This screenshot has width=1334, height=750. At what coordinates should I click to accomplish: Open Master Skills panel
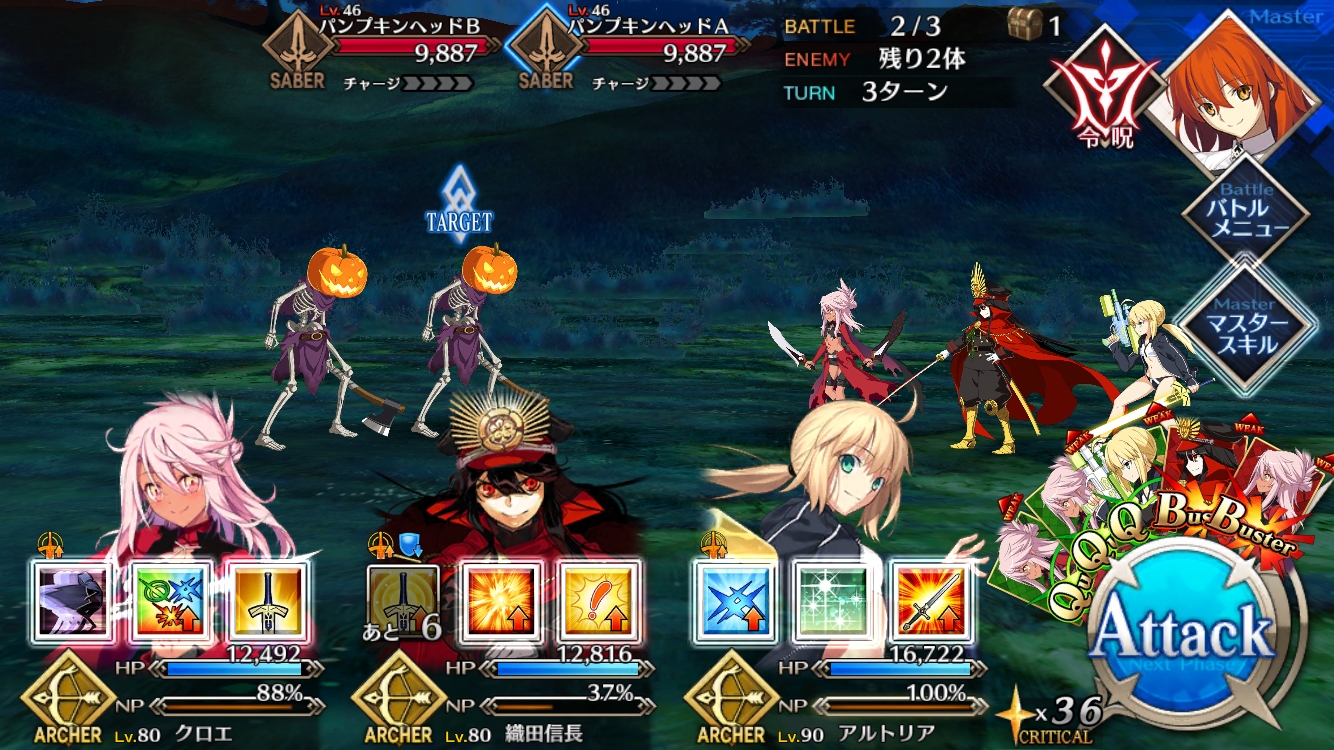(1245, 325)
